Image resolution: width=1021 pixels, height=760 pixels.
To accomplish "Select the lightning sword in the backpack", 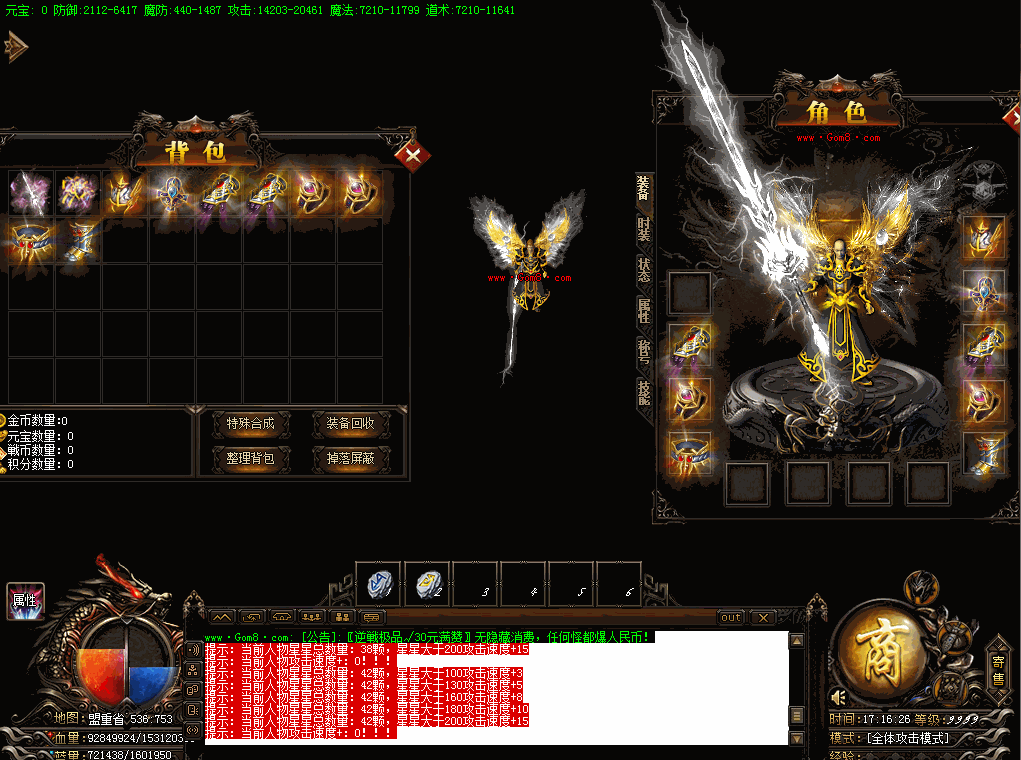I will click(x=30, y=193).
